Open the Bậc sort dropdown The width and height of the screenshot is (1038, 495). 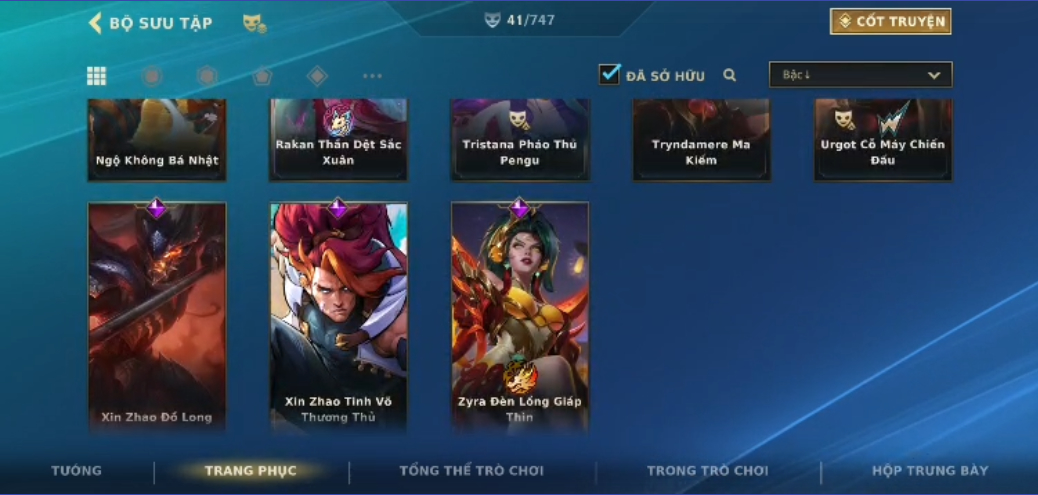860,75
